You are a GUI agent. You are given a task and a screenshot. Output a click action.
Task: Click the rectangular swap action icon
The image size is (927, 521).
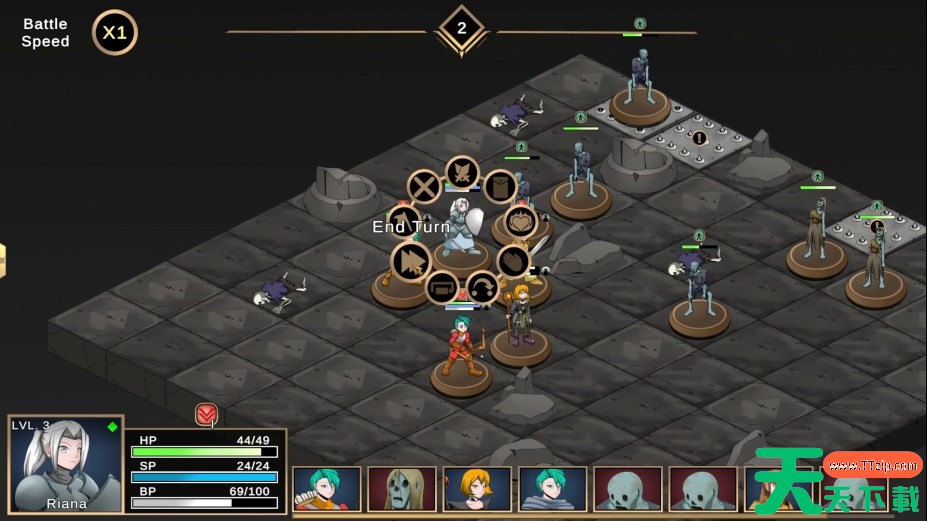tap(442, 288)
